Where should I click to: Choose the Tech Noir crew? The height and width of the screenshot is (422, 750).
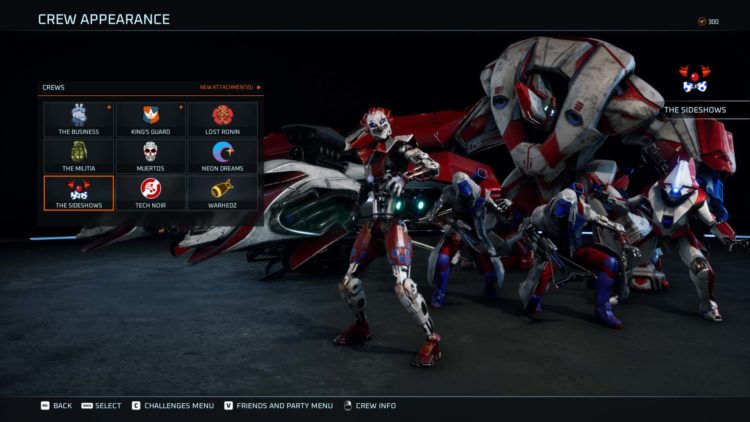pyautogui.click(x=151, y=192)
